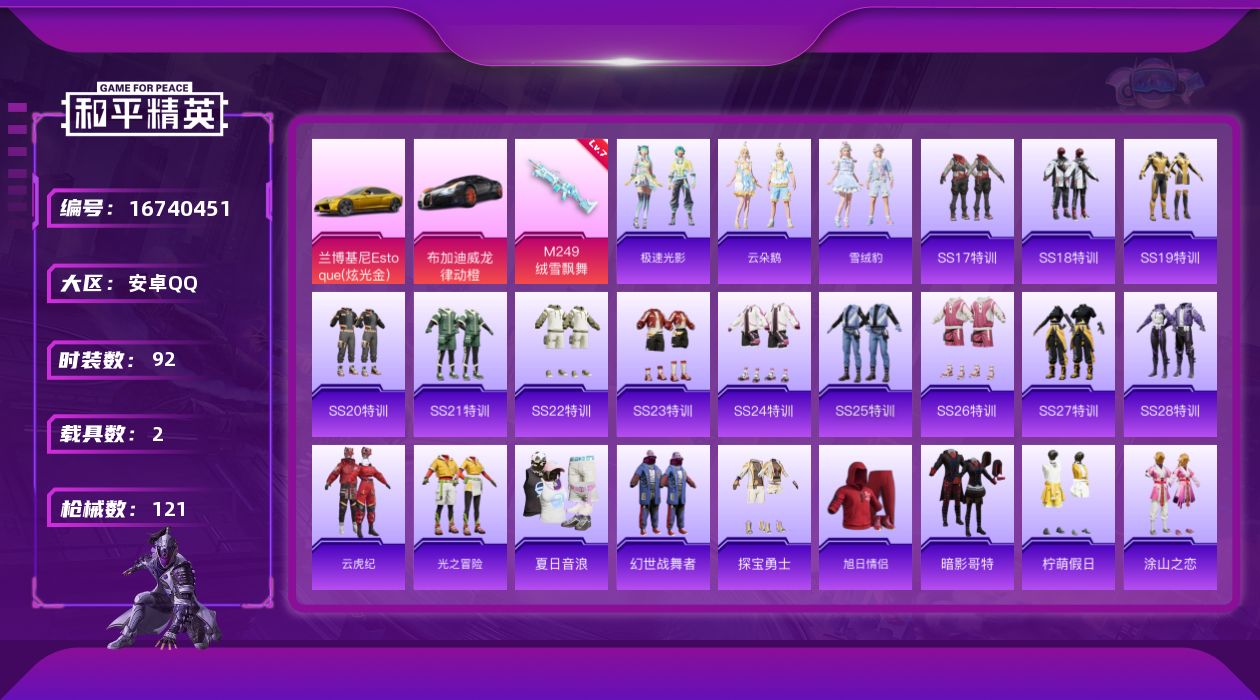Click the SS26特训 pink outfit
The height and width of the screenshot is (700, 1260).
967,364
